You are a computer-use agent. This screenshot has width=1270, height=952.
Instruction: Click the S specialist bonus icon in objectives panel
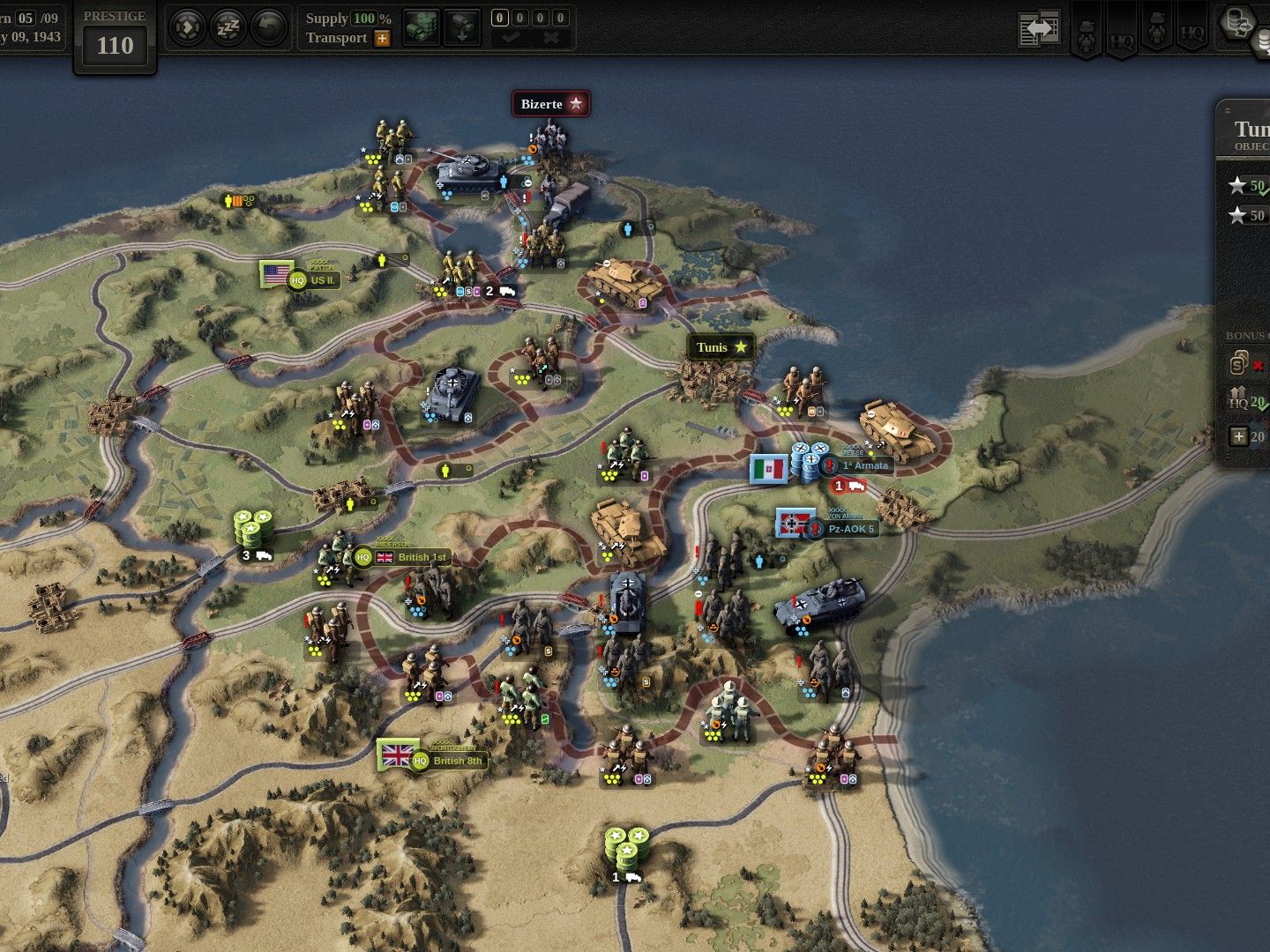(1236, 364)
